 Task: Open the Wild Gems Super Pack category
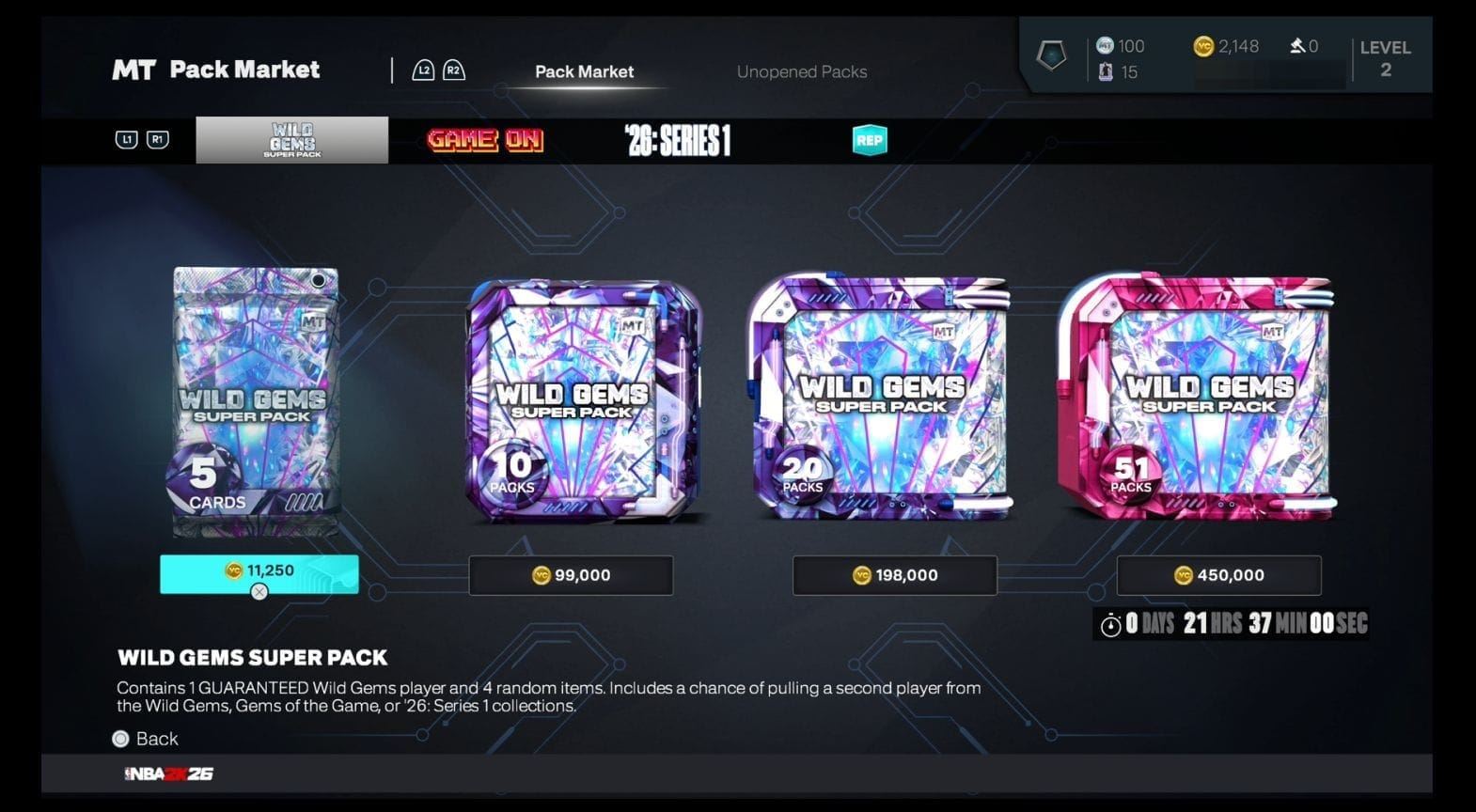(x=291, y=140)
